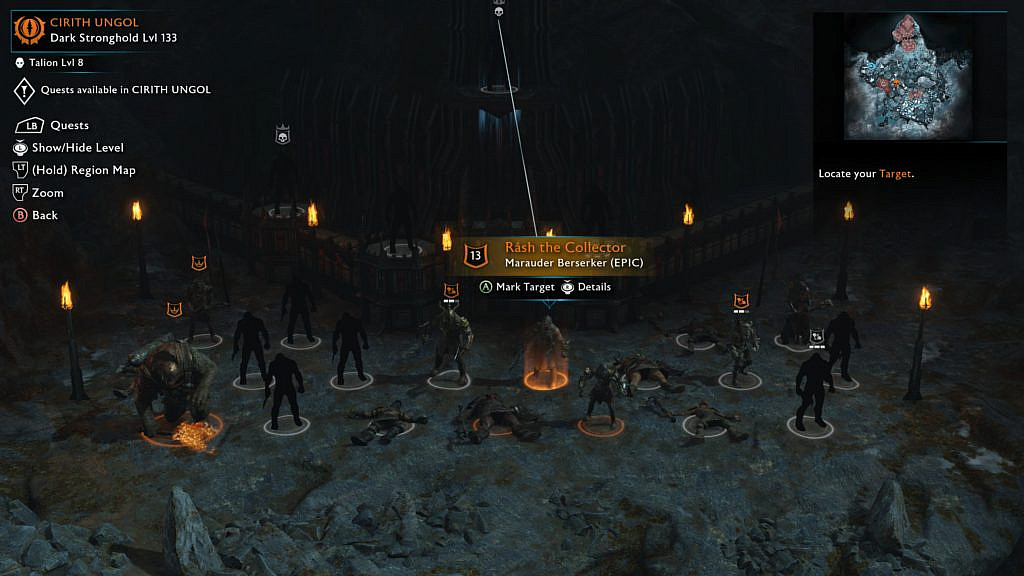Select the level 13 badge on Rash's nameplate

click(476, 256)
